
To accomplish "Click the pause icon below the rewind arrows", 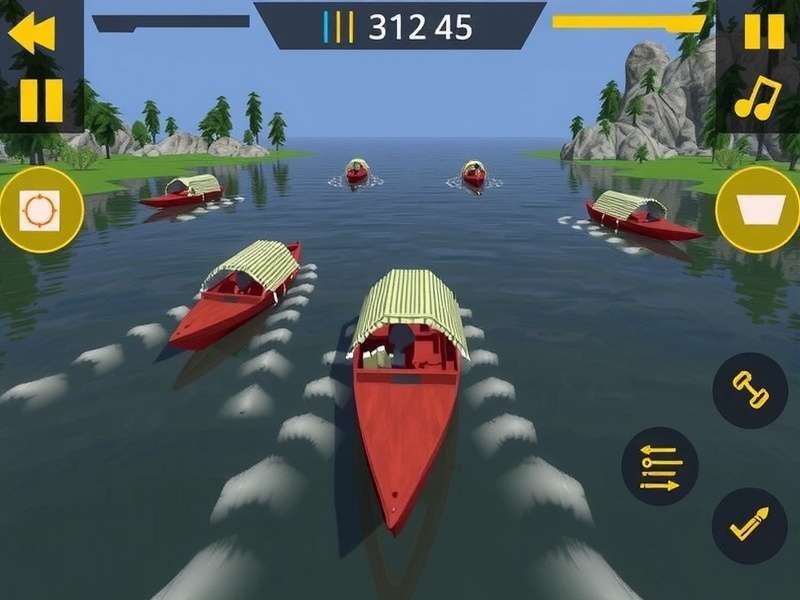I will [41, 100].
